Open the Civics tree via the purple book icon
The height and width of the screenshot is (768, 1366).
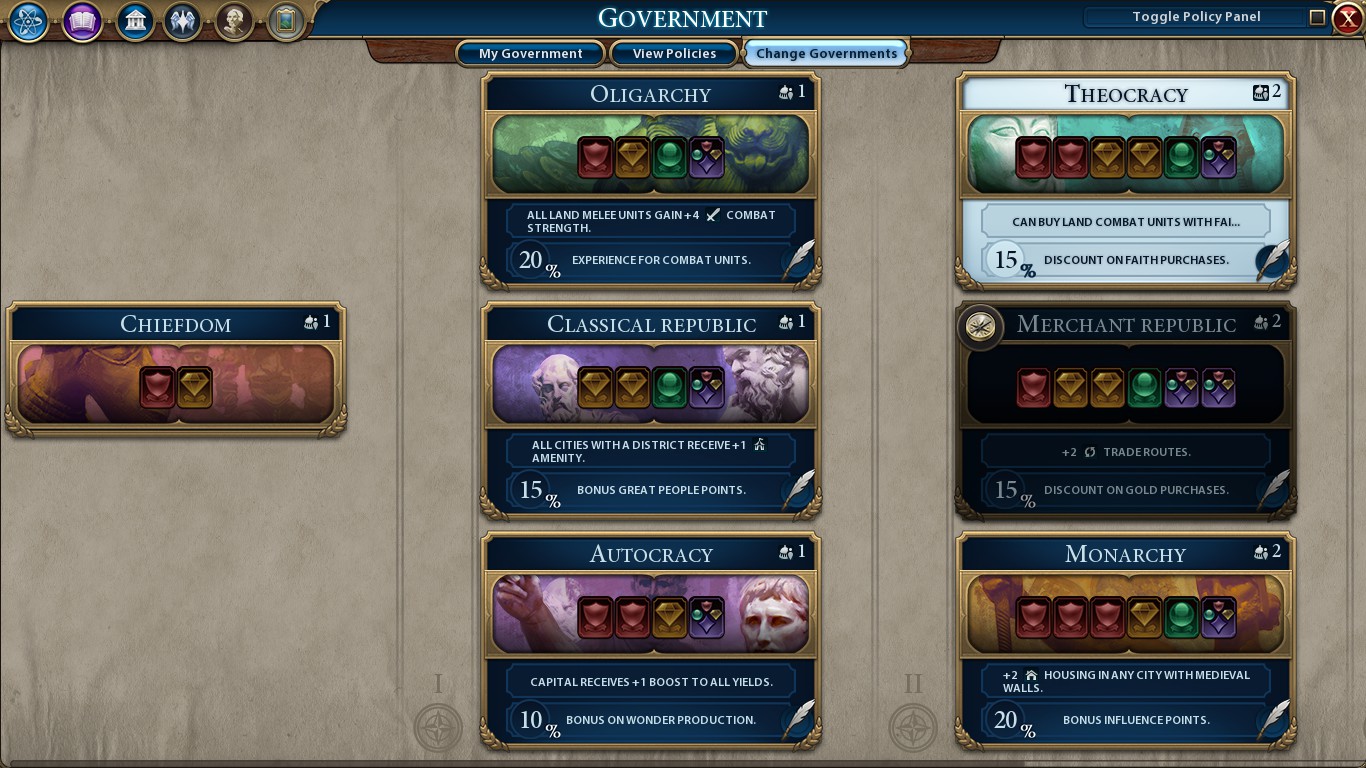pyautogui.click(x=81, y=21)
